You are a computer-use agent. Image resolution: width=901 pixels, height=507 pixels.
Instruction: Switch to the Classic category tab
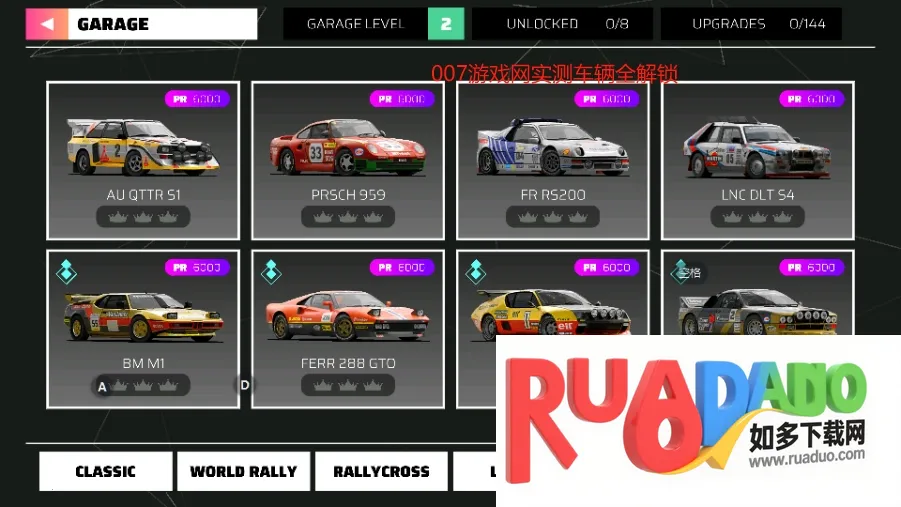(x=105, y=472)
